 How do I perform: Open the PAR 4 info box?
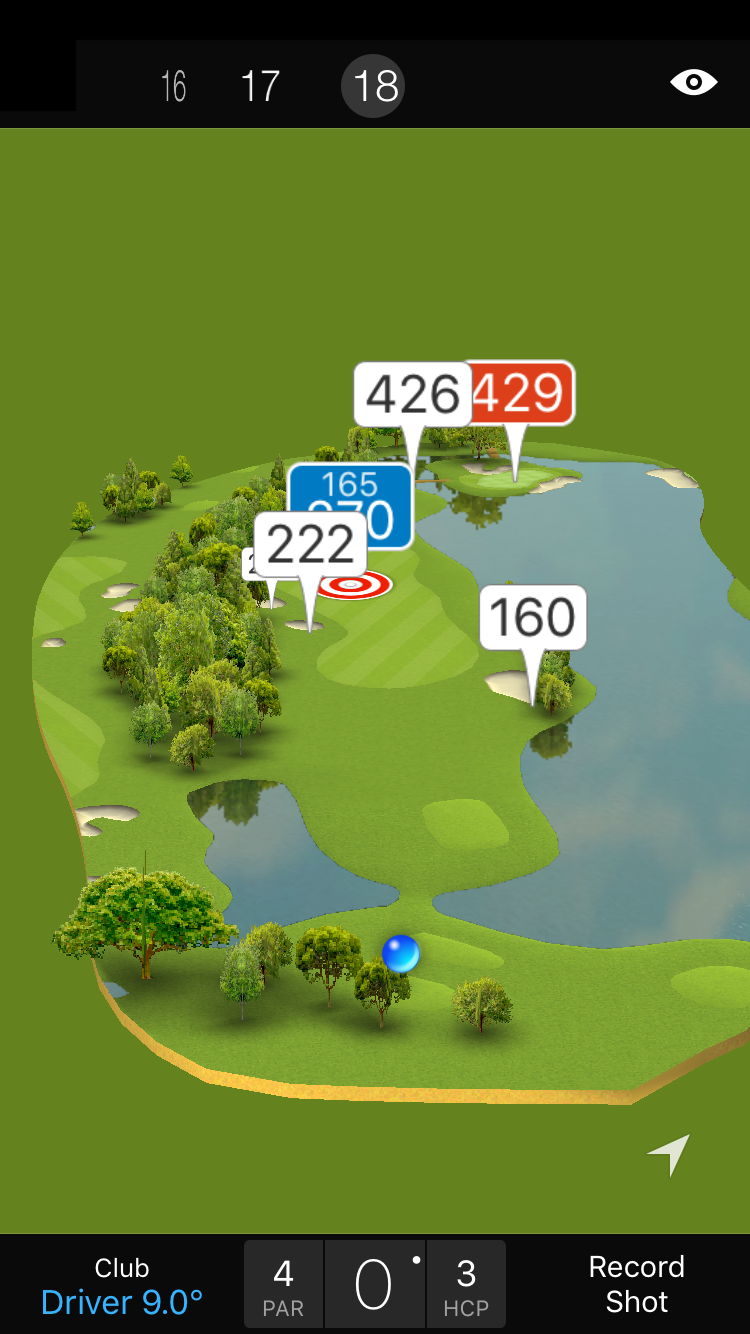point(284,1286)
